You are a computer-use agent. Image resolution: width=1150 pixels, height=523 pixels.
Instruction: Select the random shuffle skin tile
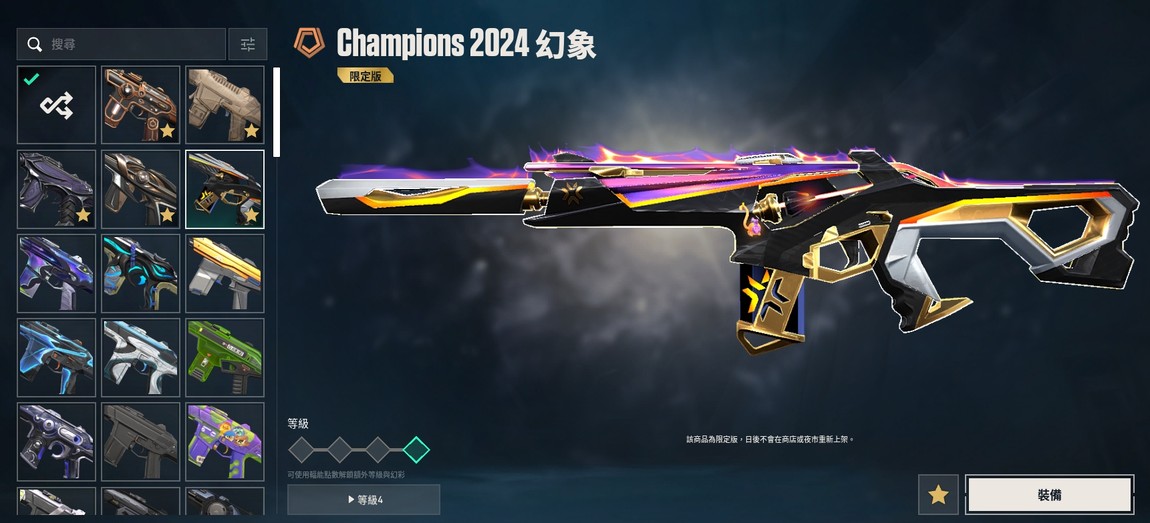[x=56, y=105]
